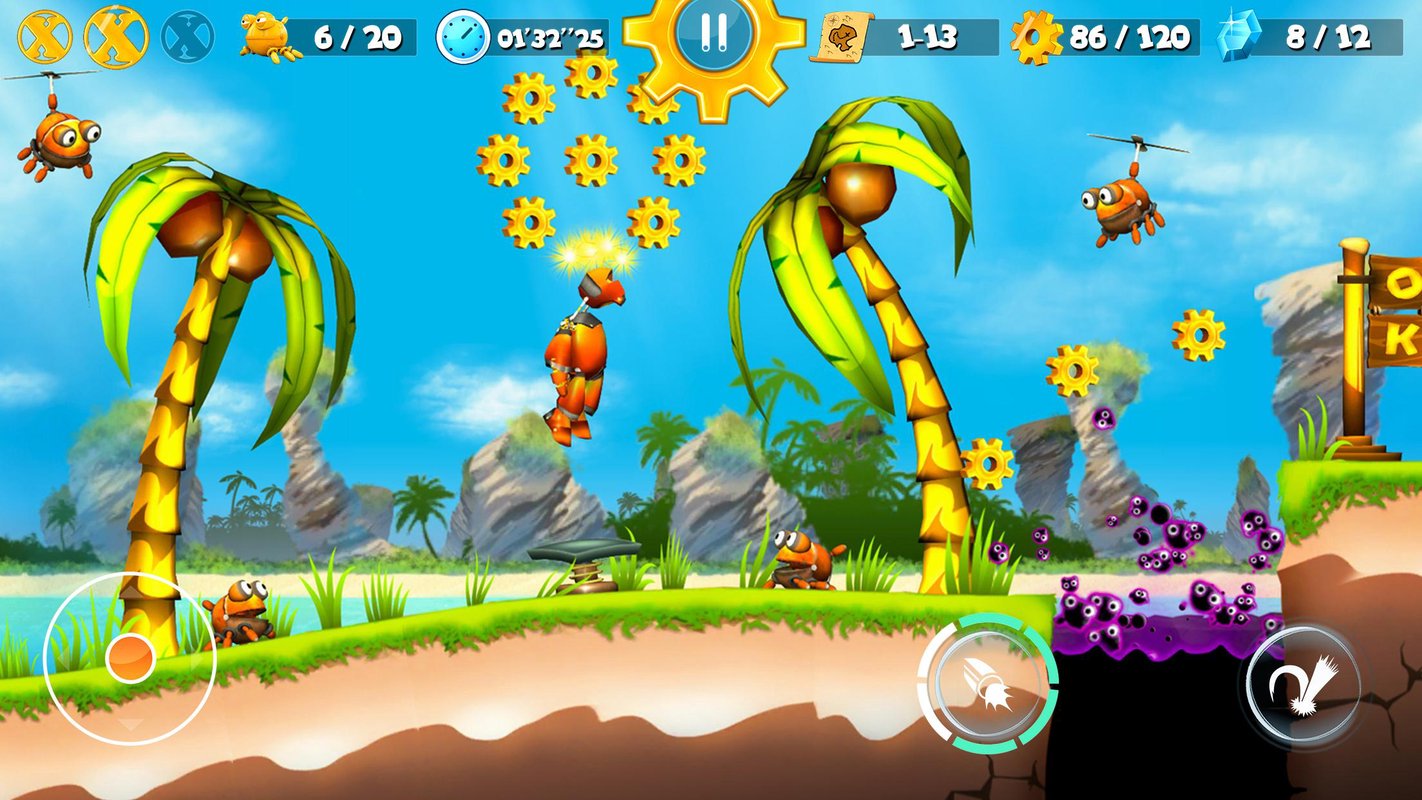The width and height of the screenshot is (1422, 800).
Task: Pause the game with the gear button
Action: tap(714, 33)
